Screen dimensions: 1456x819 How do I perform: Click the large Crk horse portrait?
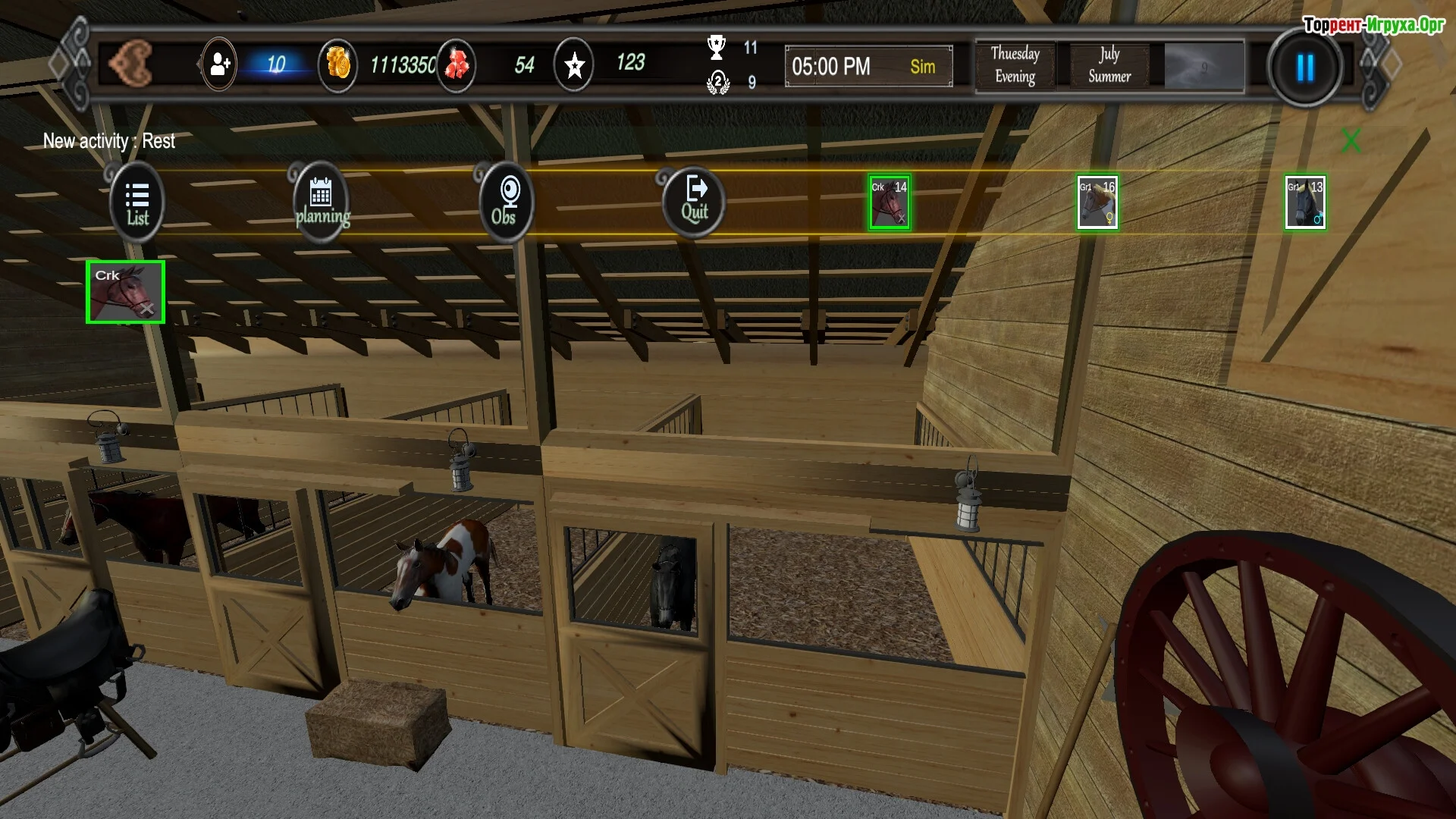click(x=125, y=292)
